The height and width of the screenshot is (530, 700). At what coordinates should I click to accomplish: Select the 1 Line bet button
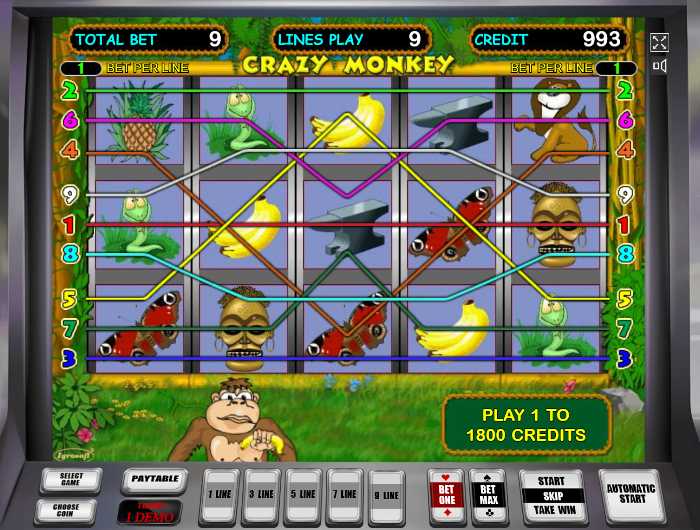221,494
